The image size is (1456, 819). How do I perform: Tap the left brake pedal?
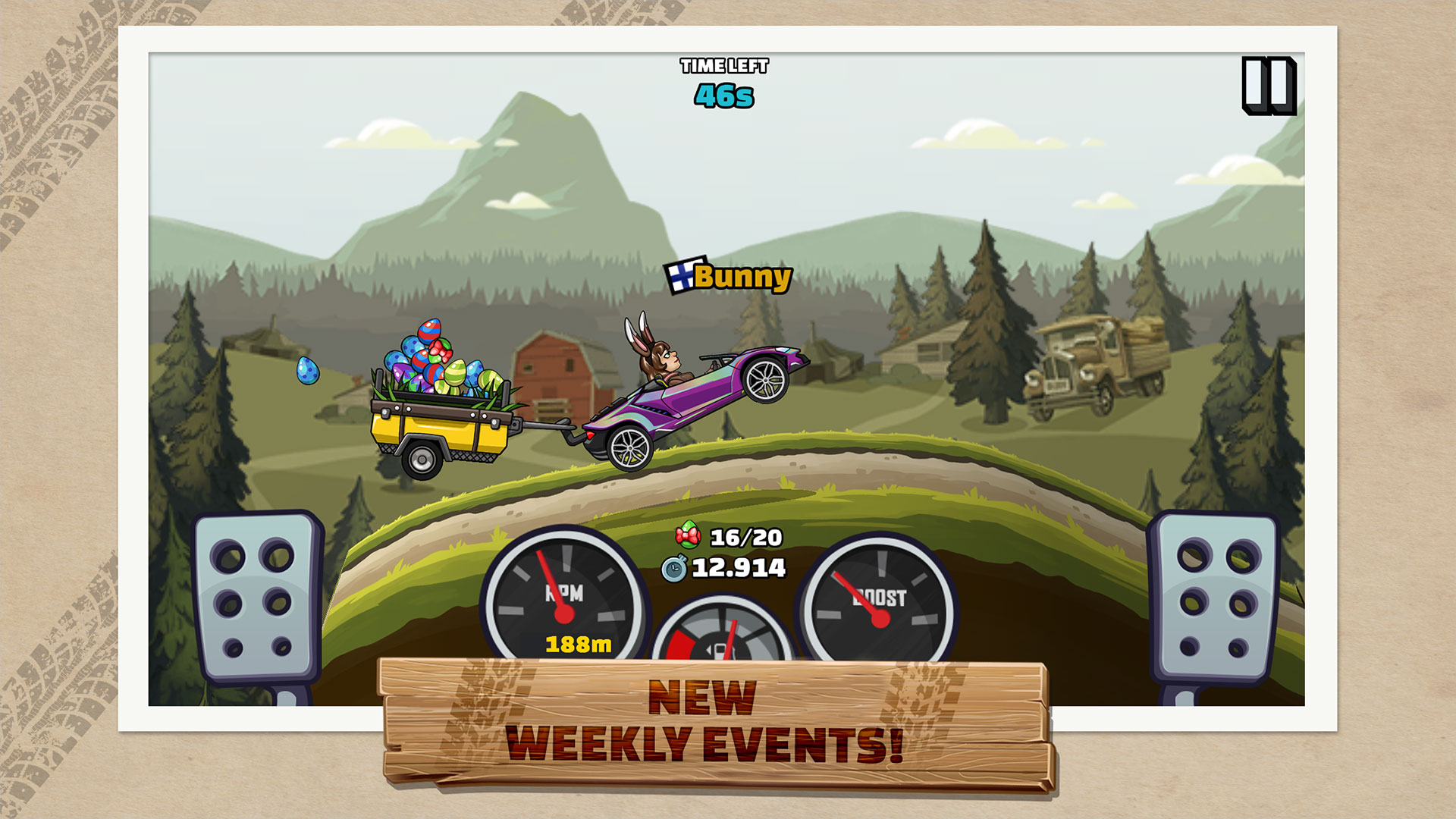pos(256,597)
